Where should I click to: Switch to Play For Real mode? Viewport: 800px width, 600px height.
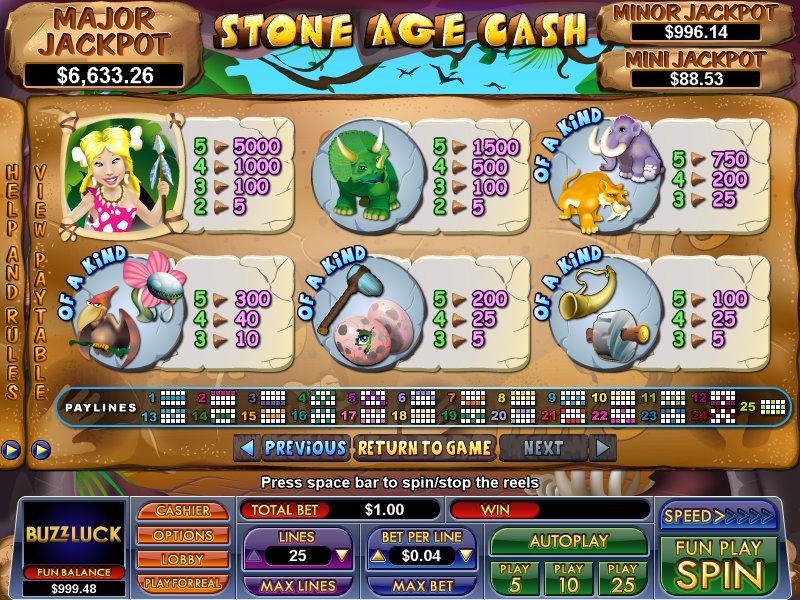click(x=182, y=582)
